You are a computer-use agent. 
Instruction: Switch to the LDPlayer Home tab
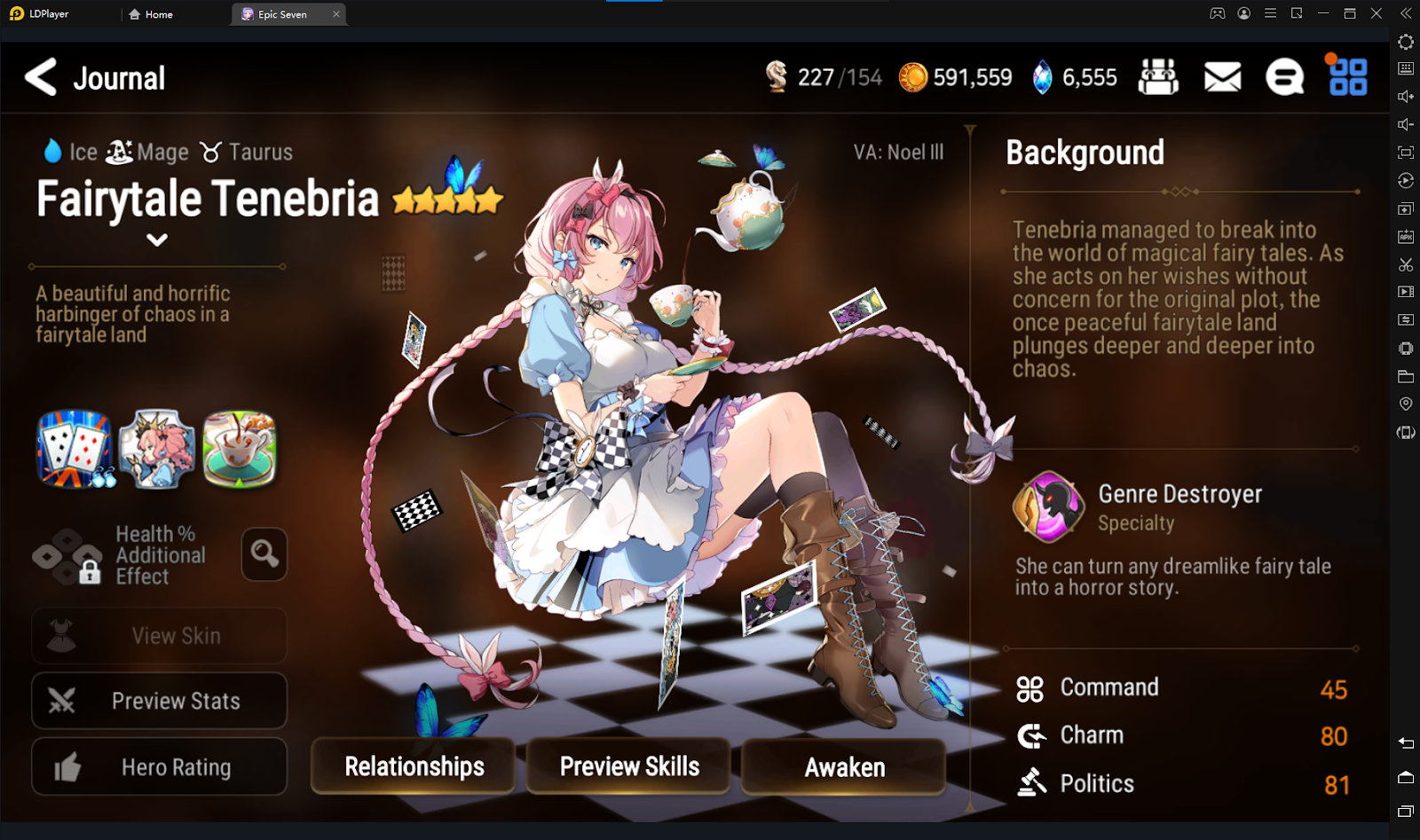pos(151,14)
